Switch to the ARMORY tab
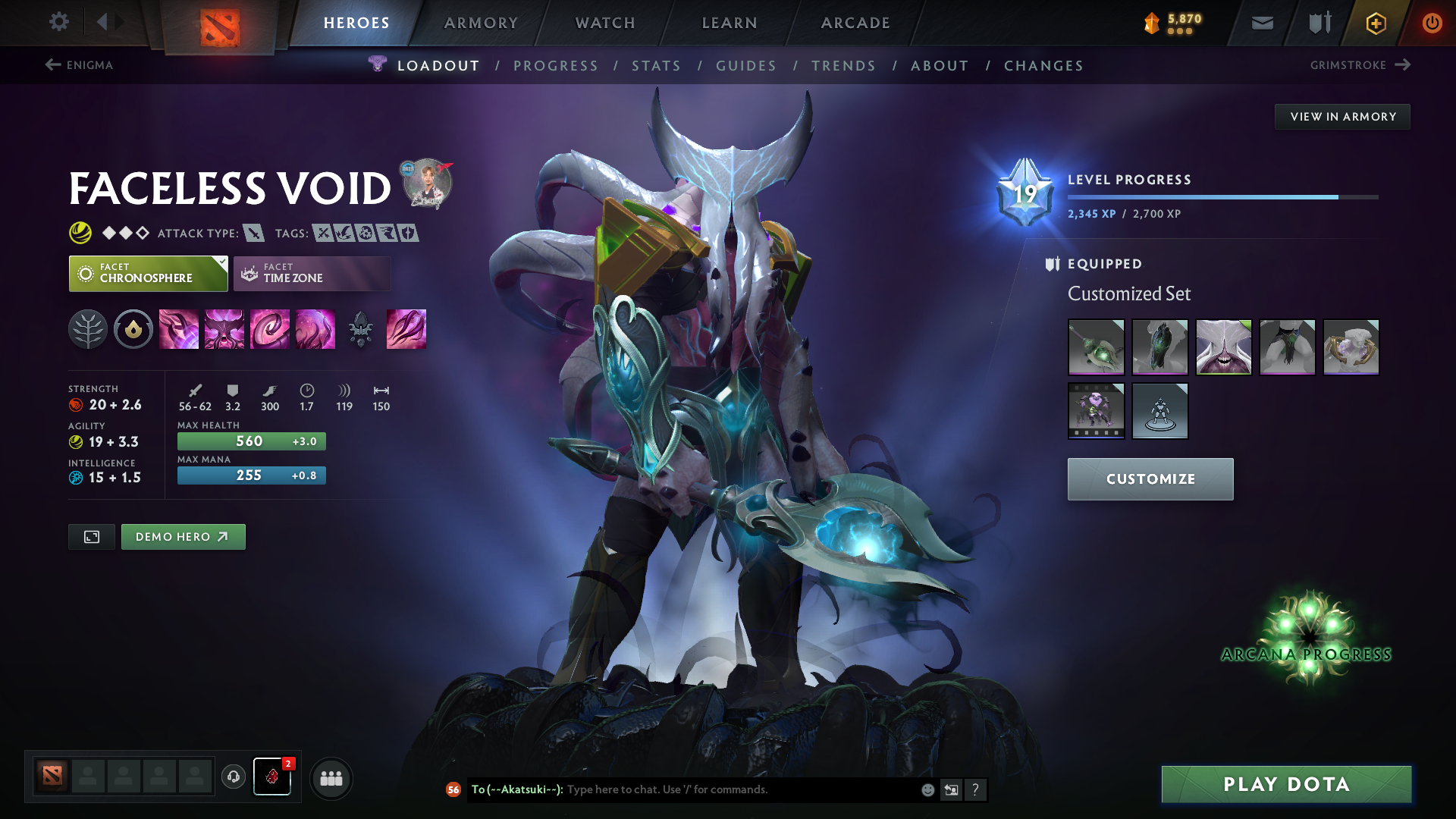The width and height of the screenshot is (1456, 819). (481, 22)
